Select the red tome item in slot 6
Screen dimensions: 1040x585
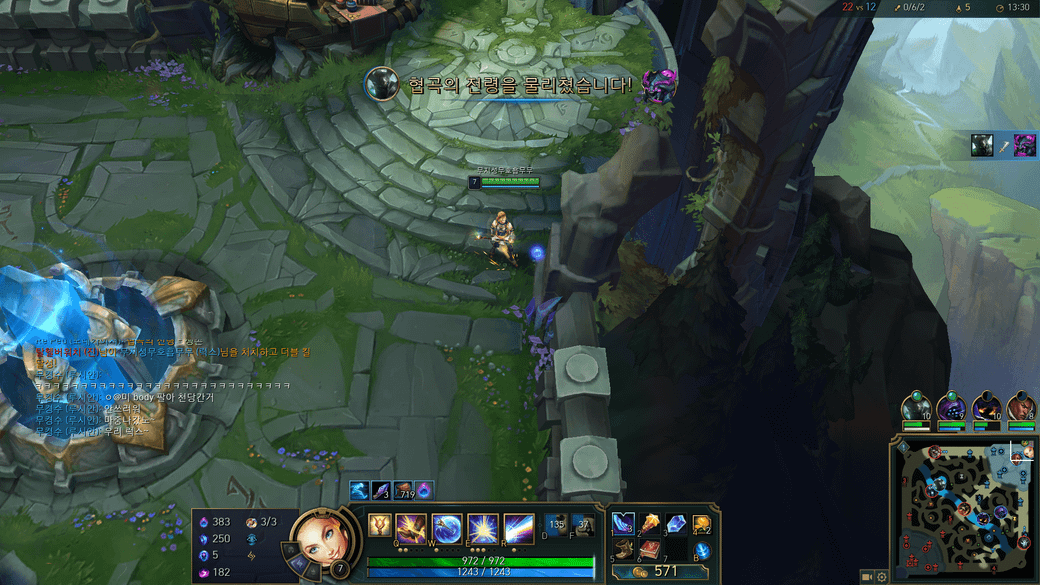coord(650,549)
